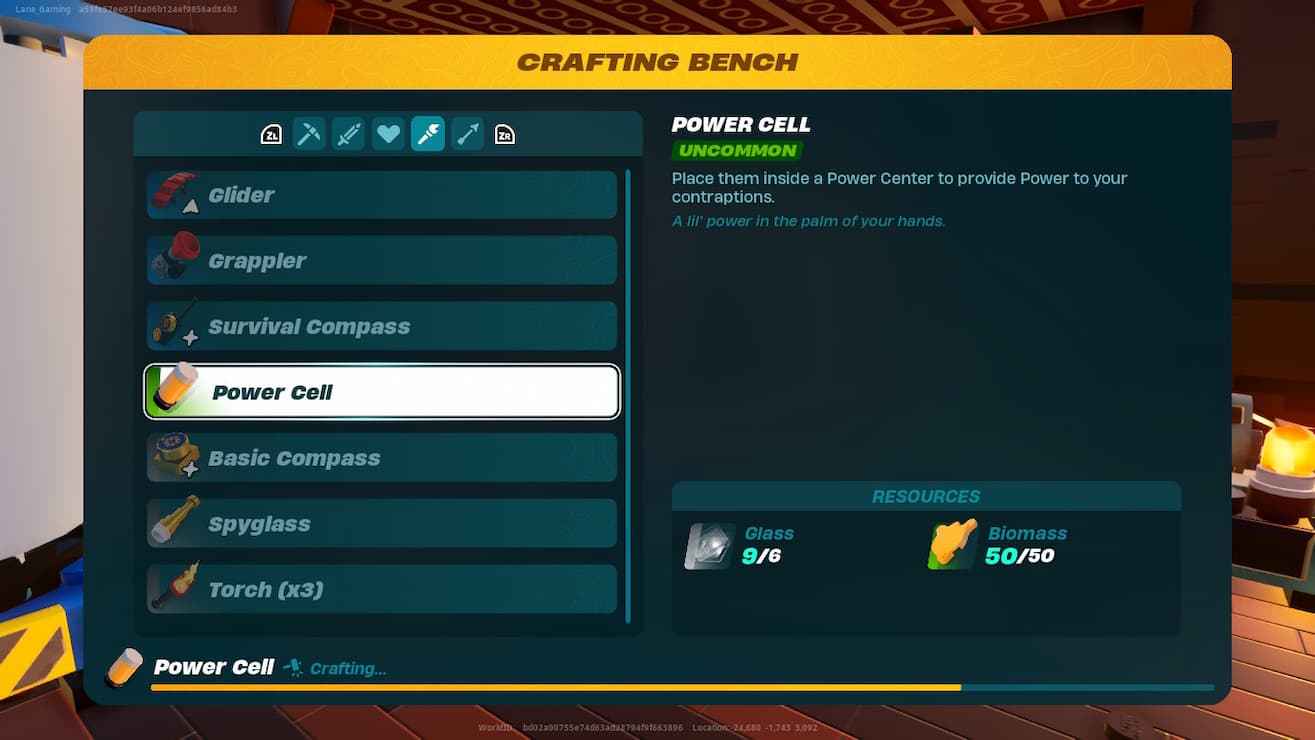Click the recipe list scrollbar
This screenshot has height=740, width=1315.
[x=631, y=390]
